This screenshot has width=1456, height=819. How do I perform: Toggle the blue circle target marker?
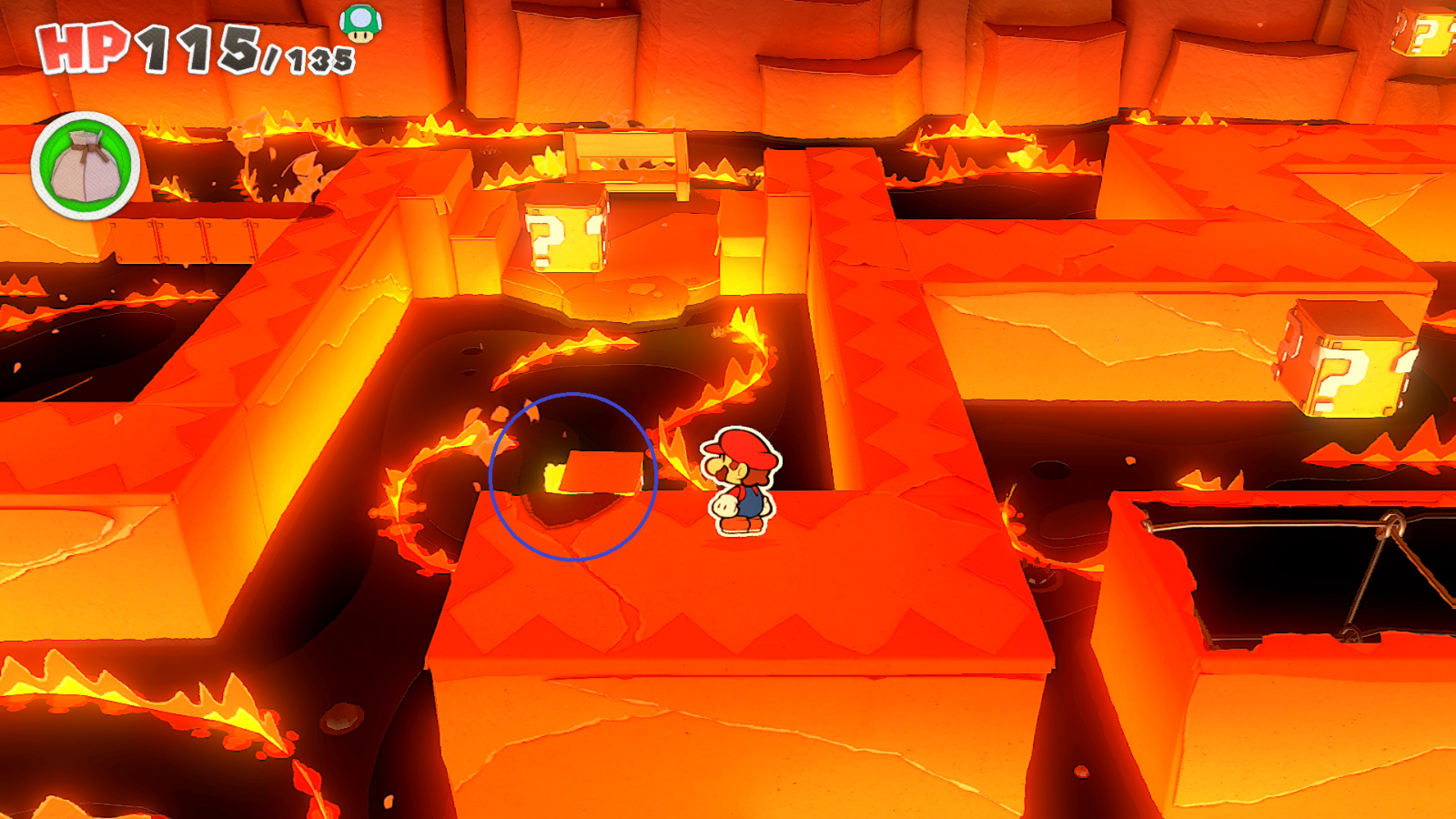[574, 473]
